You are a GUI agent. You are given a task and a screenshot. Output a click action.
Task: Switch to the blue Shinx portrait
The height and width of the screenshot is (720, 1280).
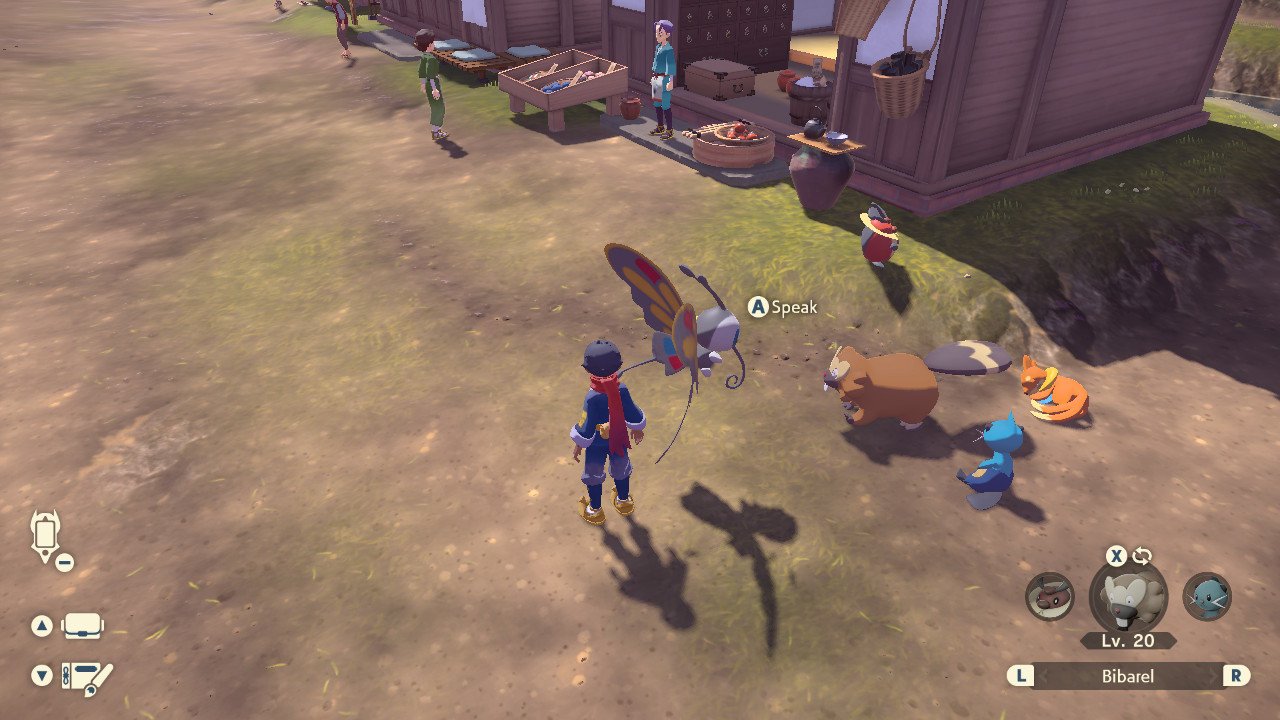(x=1207, y=596)
